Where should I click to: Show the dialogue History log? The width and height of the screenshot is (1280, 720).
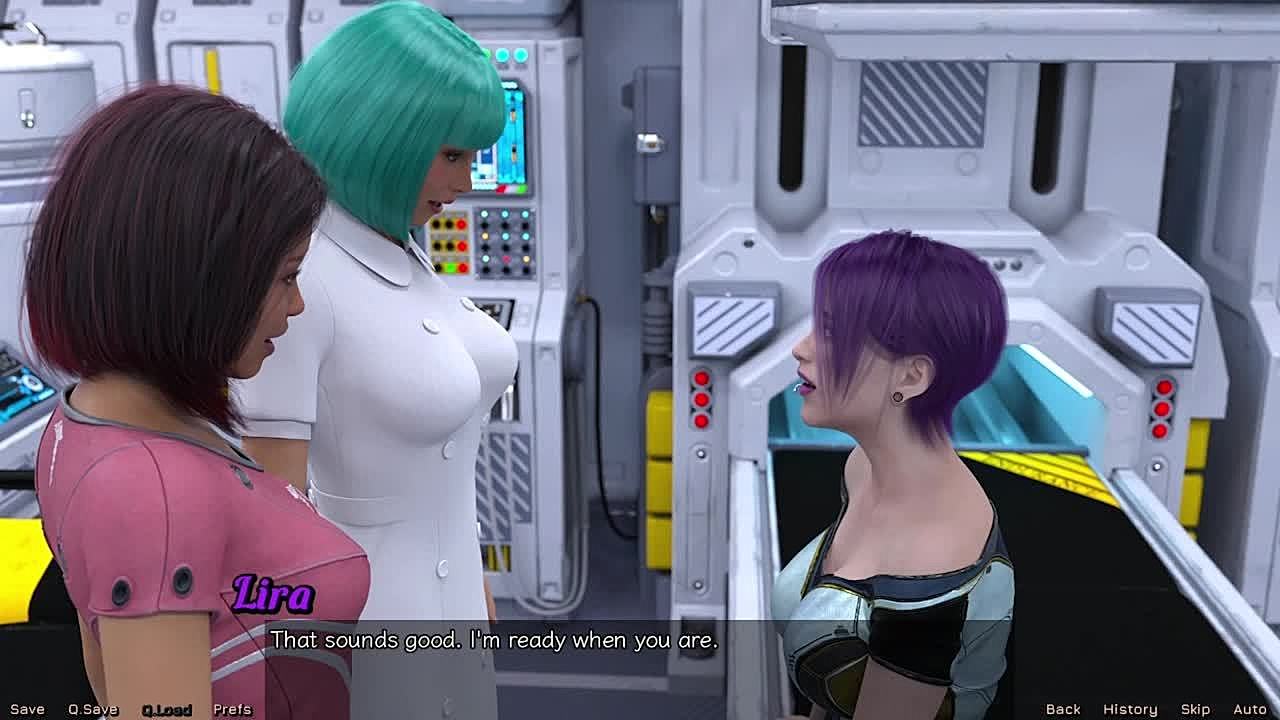click(x=1130, y=709)
